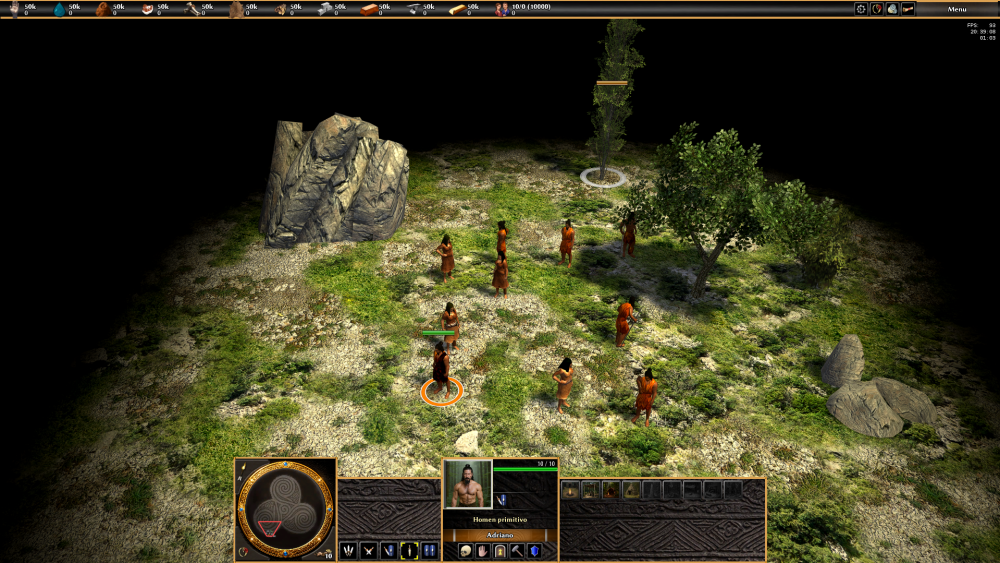Click the horn icon in top bar
Screen dimensions: 1000x563
click(x=908, y=9)
